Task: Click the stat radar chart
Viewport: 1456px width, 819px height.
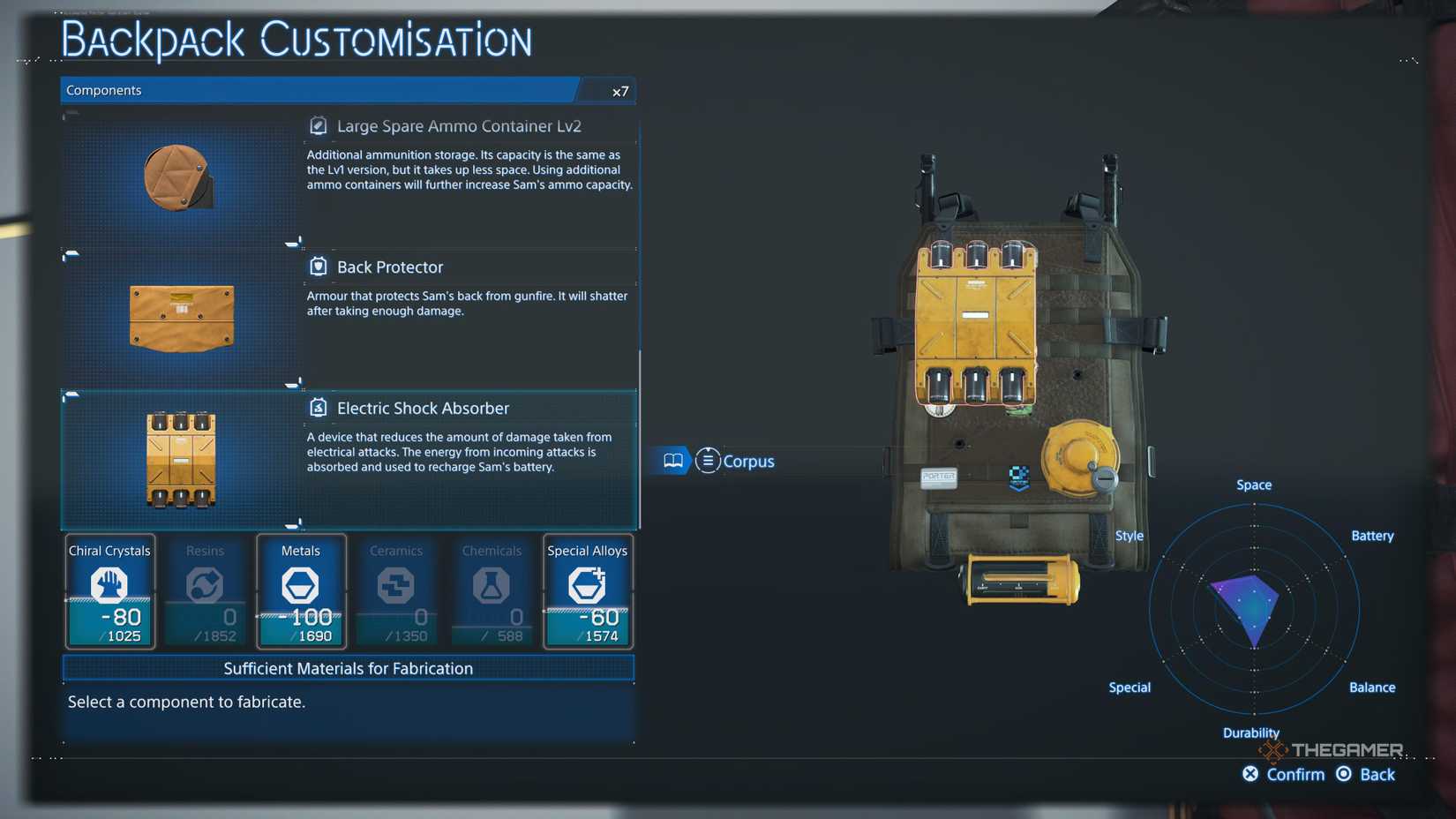Action: (1252, 609)
